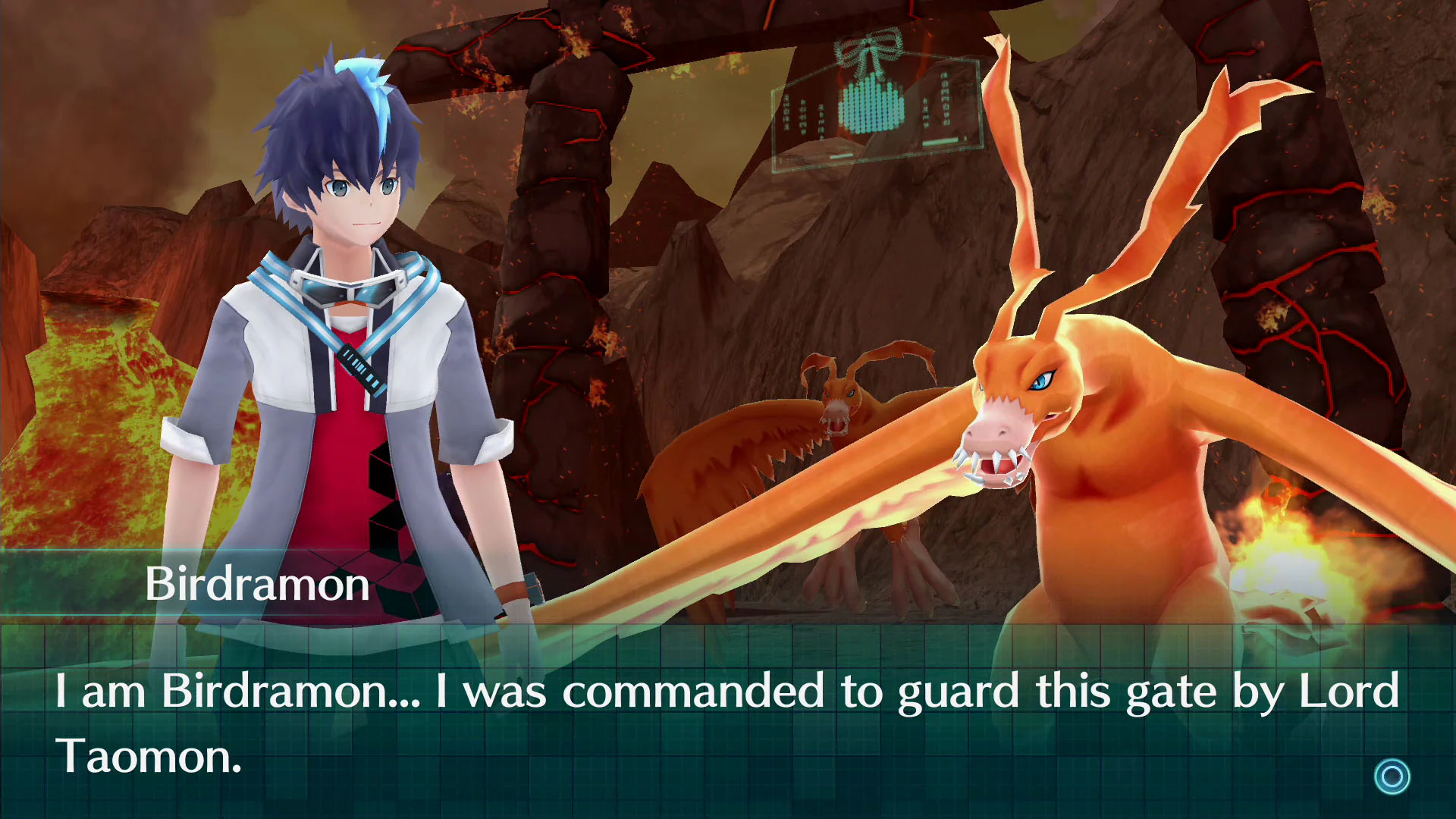Click the glowing circle advance-dialogue prompt
The width and height of the screenshot is (1456, 819).
pyautogui.click(x=1392, y=776)
